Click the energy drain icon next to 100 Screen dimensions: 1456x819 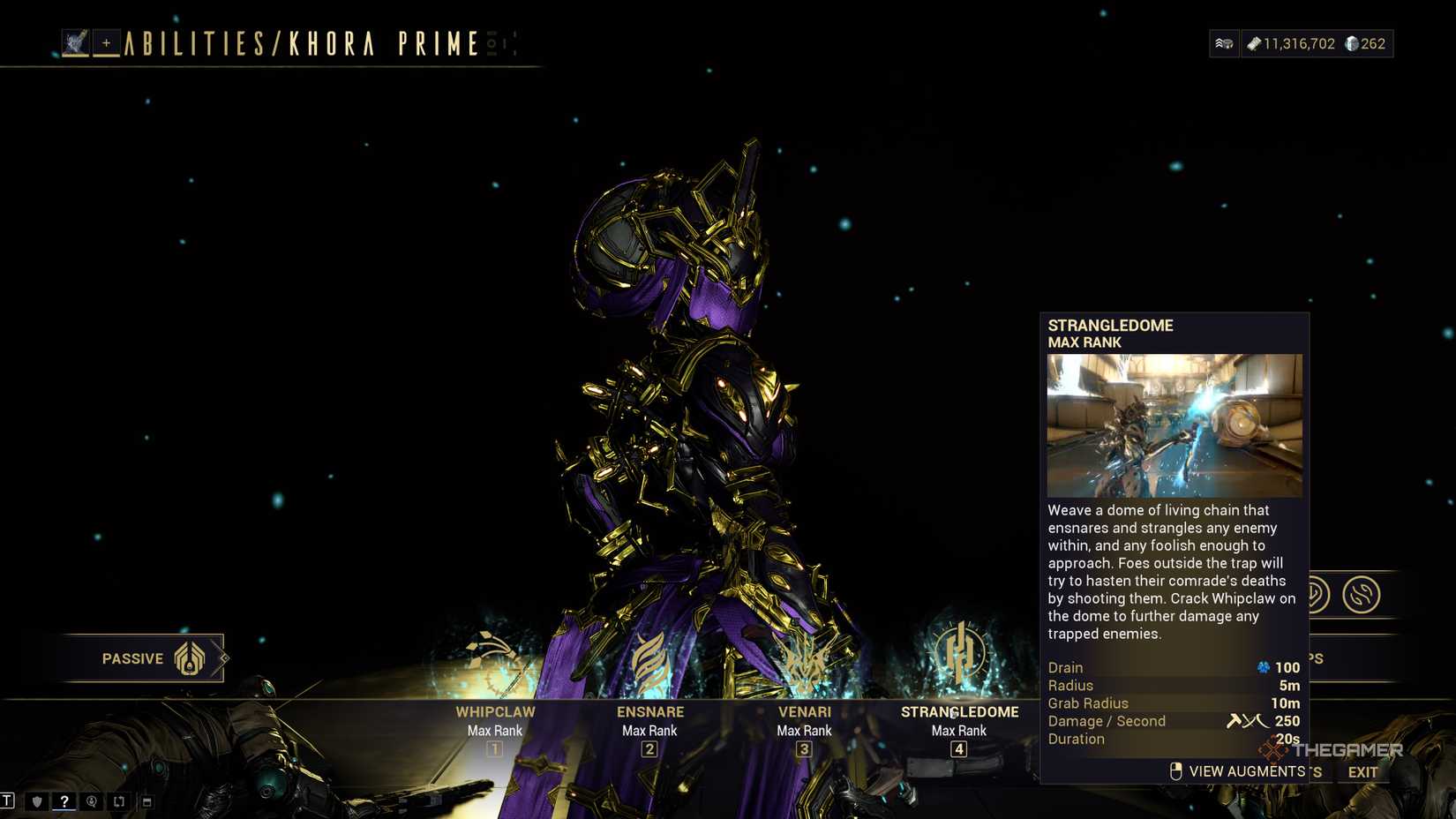1265,668
